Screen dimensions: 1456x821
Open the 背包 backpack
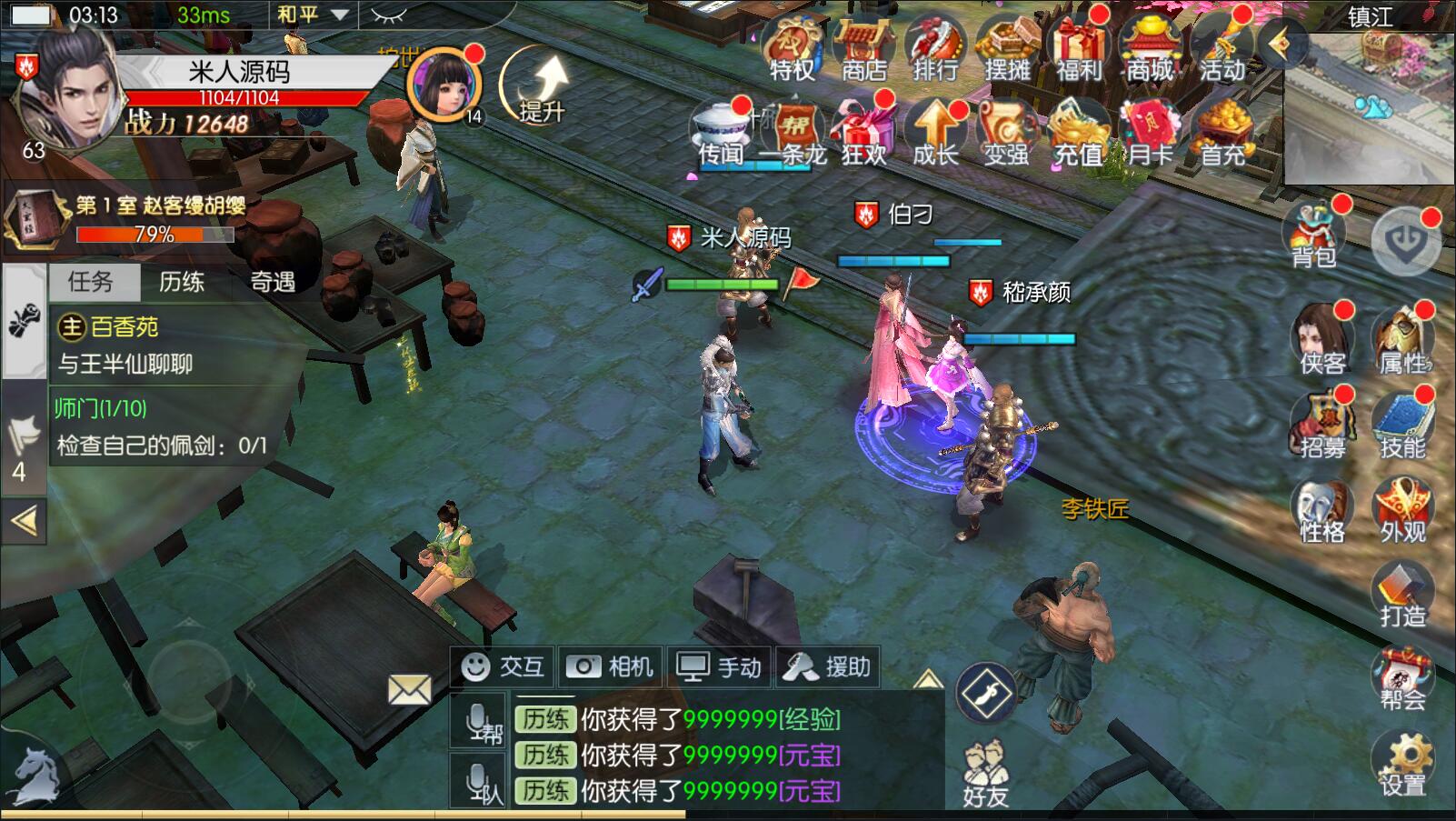coord(1314,236)
